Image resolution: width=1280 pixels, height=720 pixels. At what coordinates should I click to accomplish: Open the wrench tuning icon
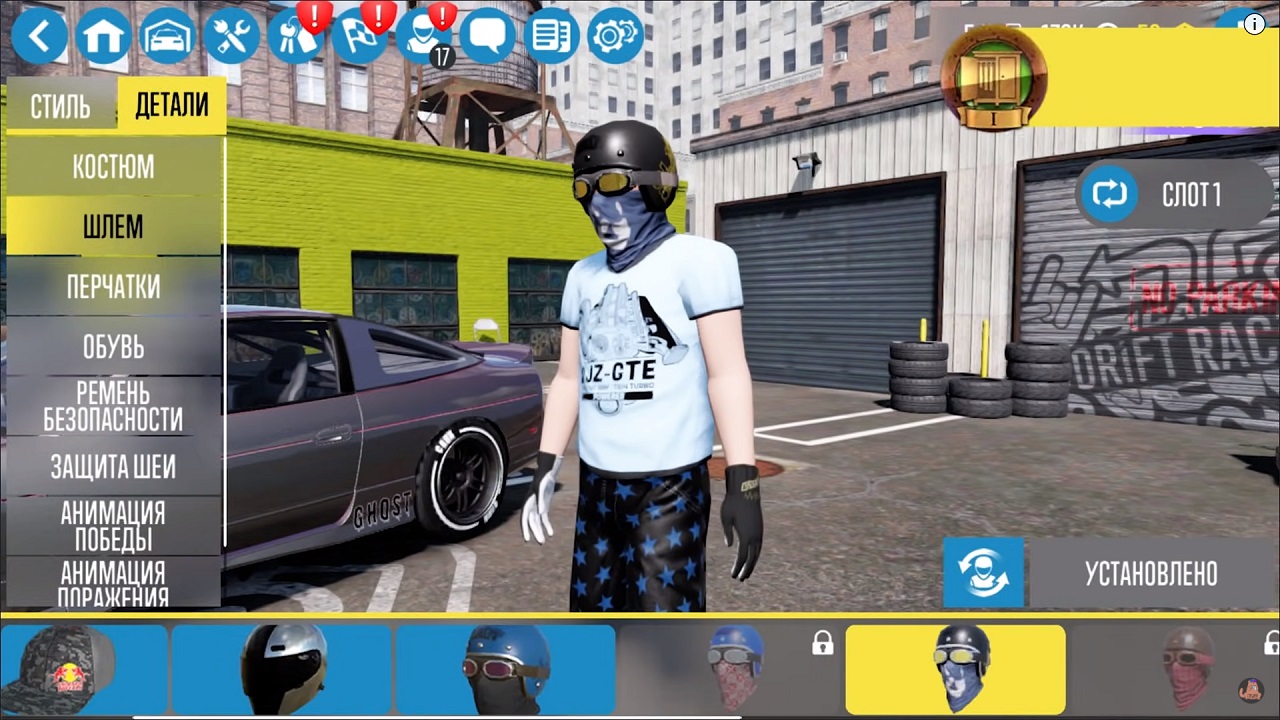[232, 37]
